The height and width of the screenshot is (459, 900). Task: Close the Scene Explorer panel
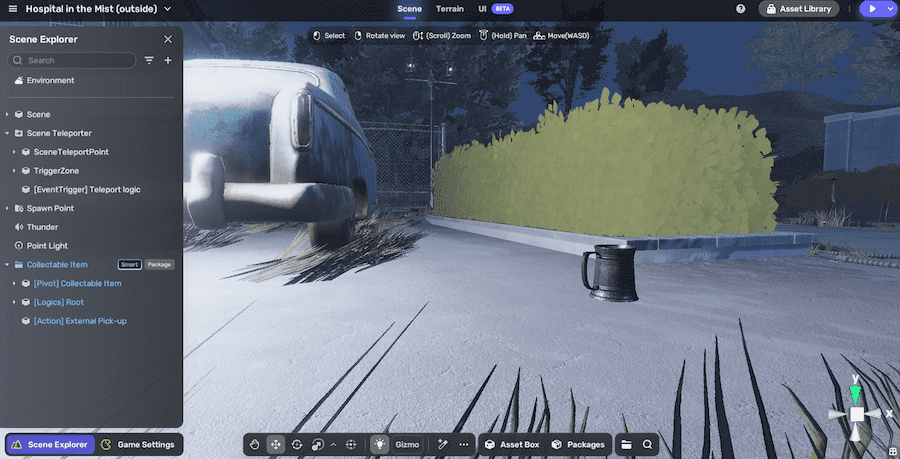(x=168, y=39)
